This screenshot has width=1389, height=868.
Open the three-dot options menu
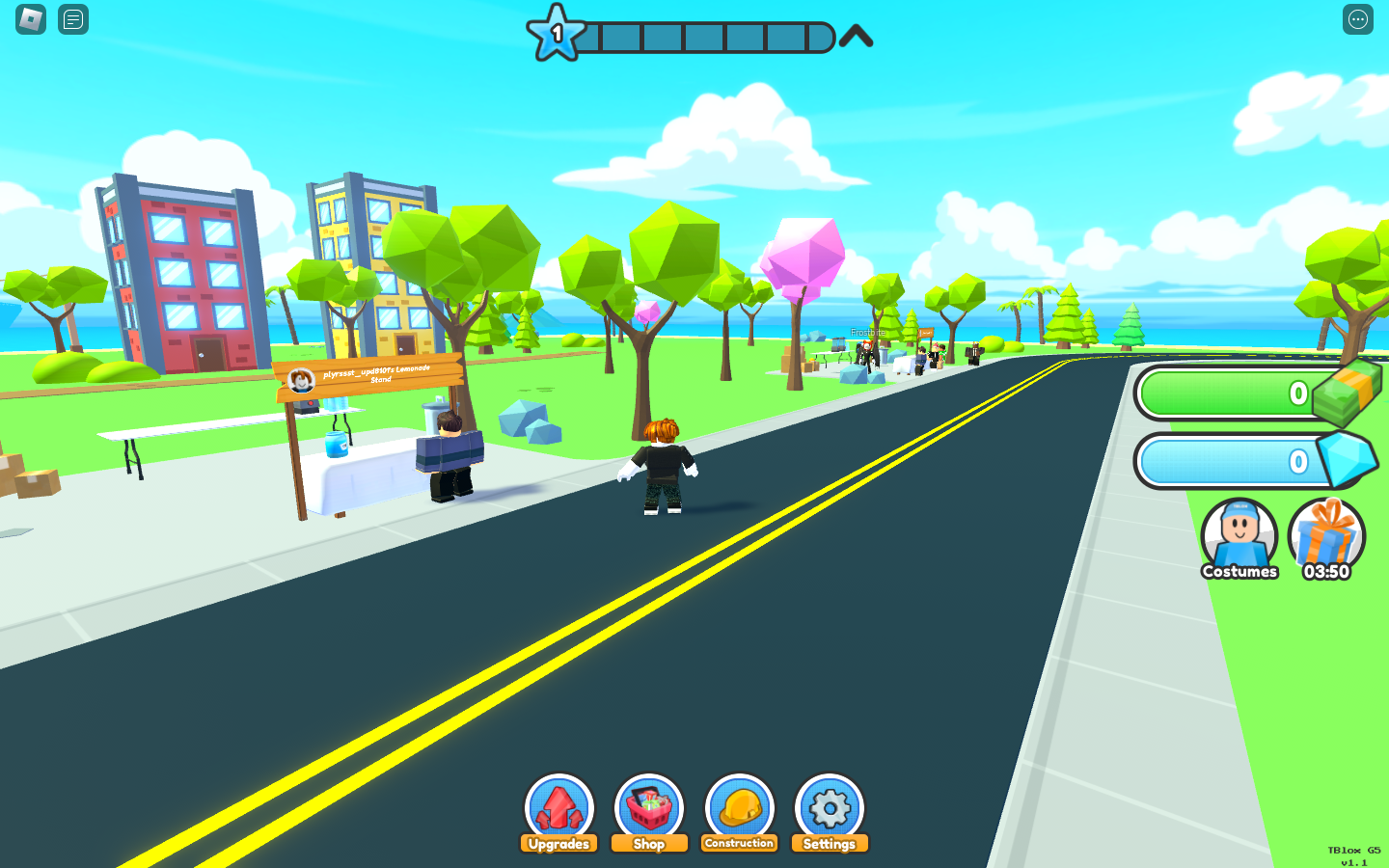pos(1358,19)
